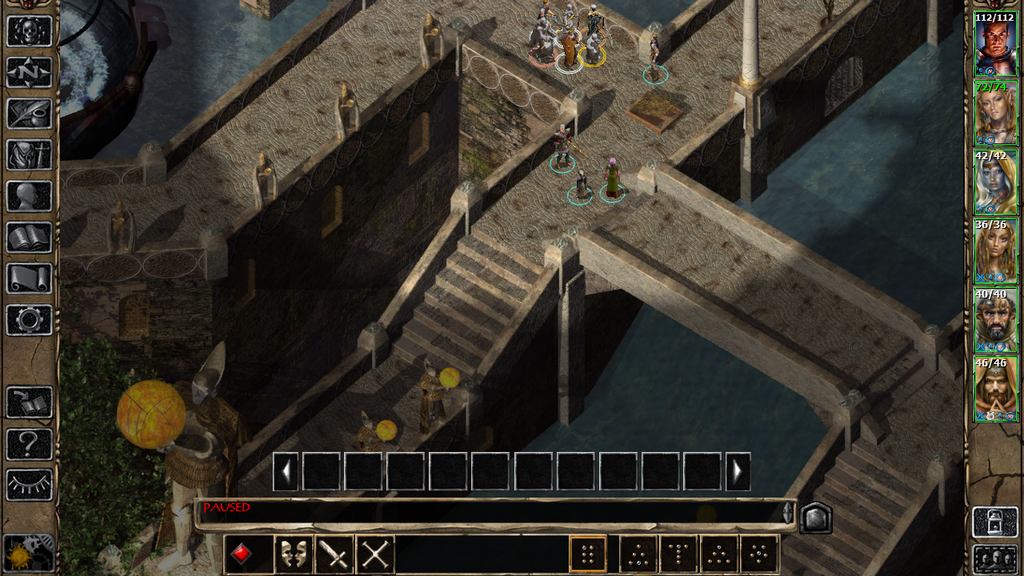Toggle the closed-eye highlight button
Screen dimensions: 1024x576
[x=29, y=484]
